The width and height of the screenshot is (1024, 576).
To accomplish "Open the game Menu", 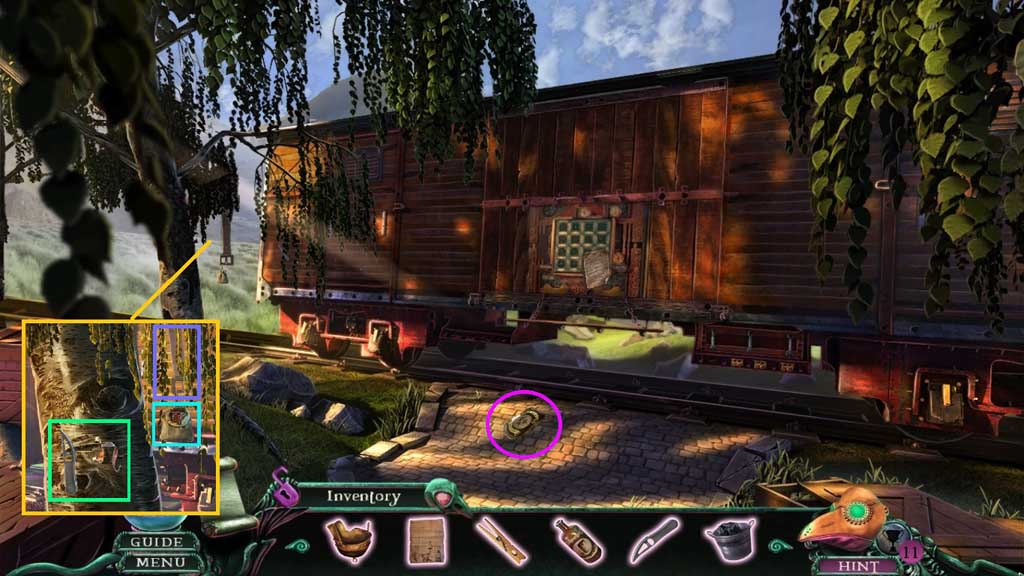I will [x=157, y=562].
